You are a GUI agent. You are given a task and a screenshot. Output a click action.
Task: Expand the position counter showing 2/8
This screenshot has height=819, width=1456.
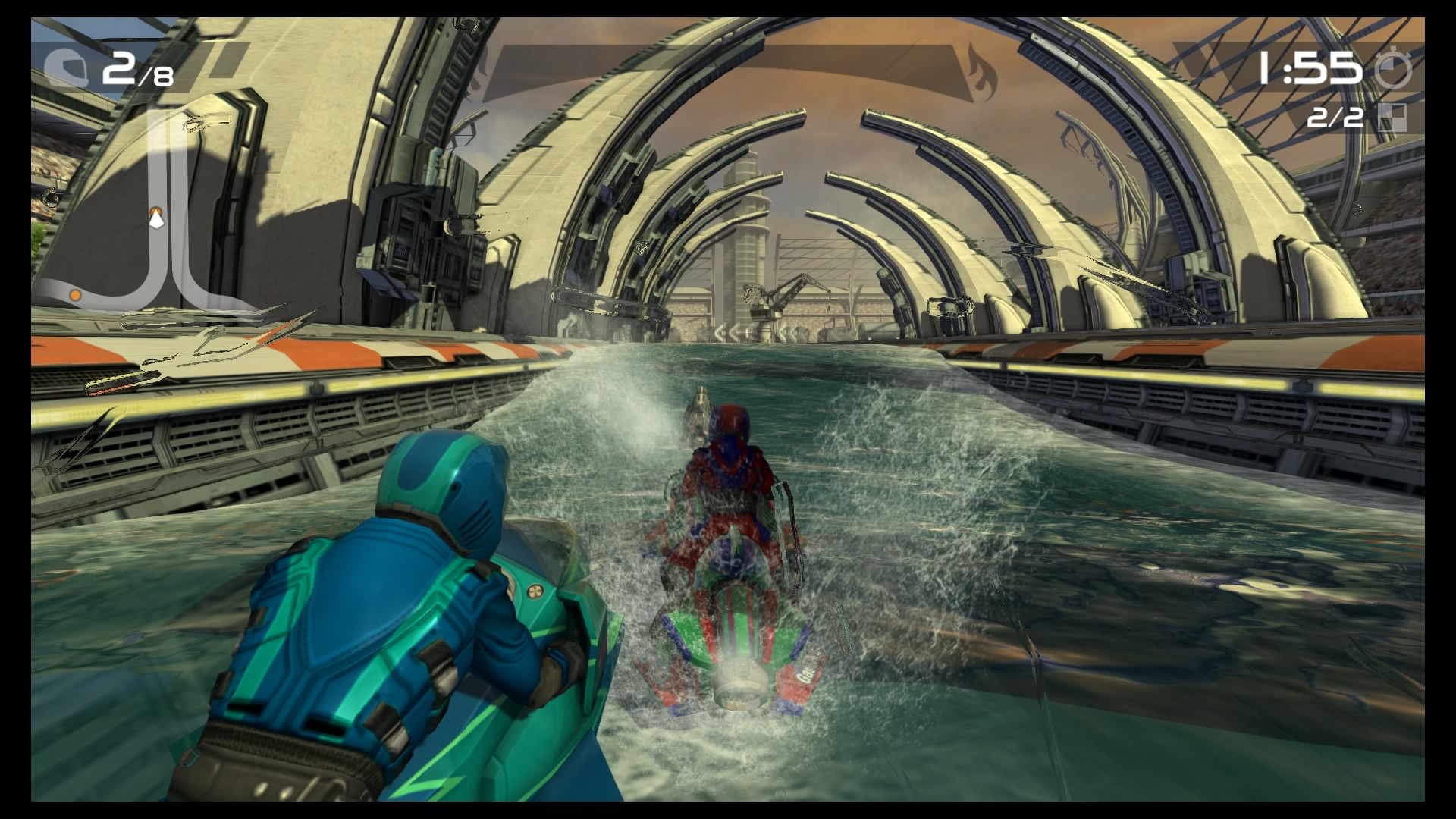136,70
